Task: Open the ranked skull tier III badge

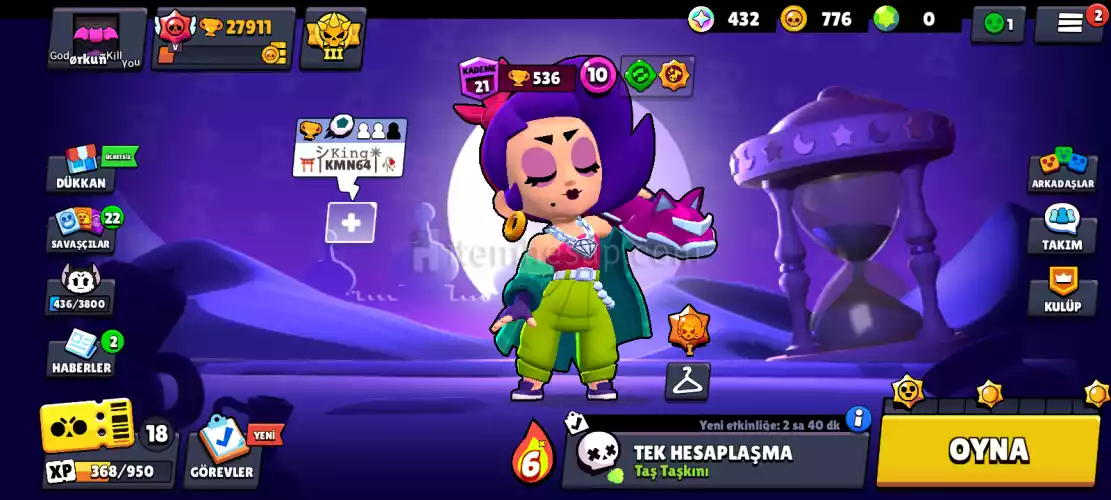Action: tap(333, 38)
